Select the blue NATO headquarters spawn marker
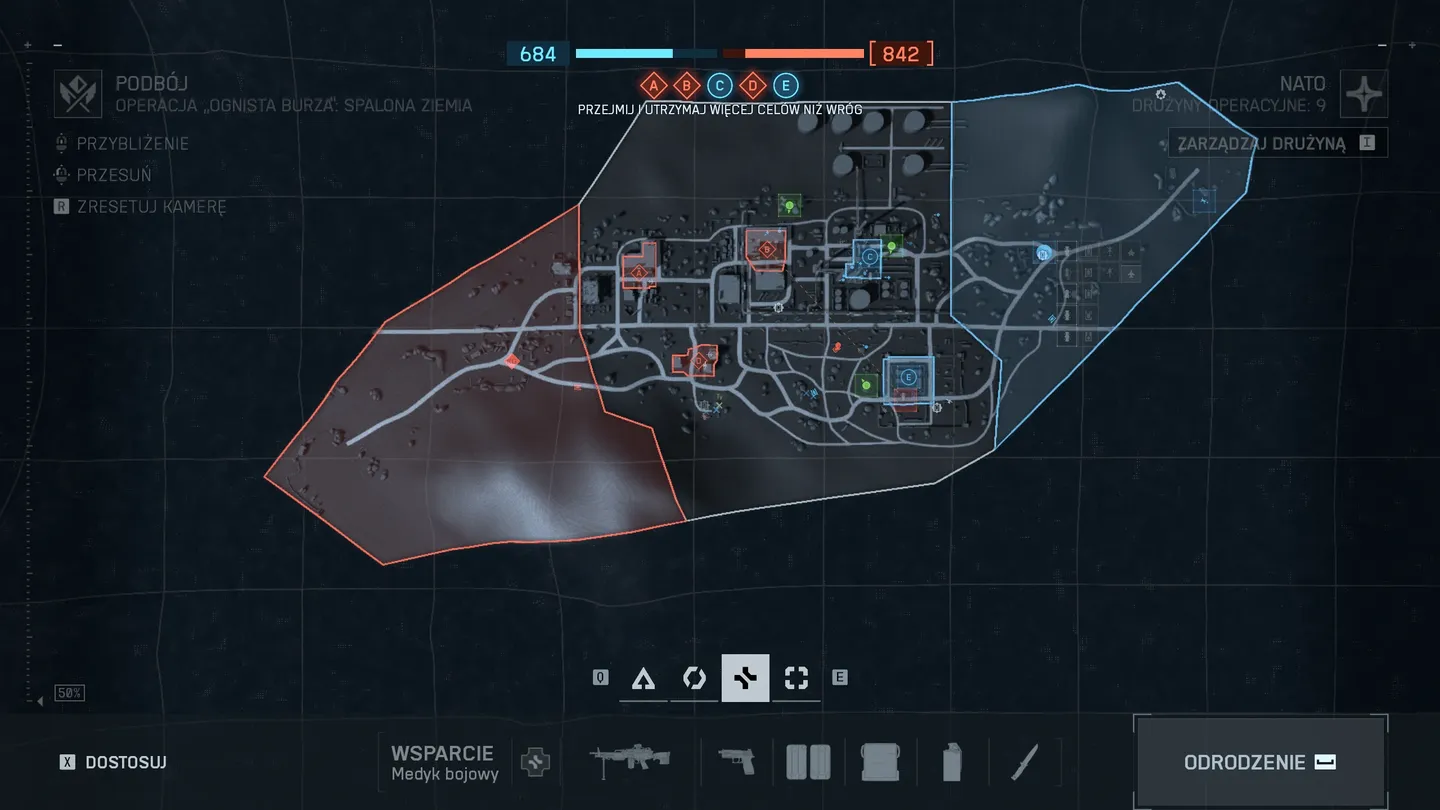This screenshot has width=1440, height=810. tap(1043, 253)
